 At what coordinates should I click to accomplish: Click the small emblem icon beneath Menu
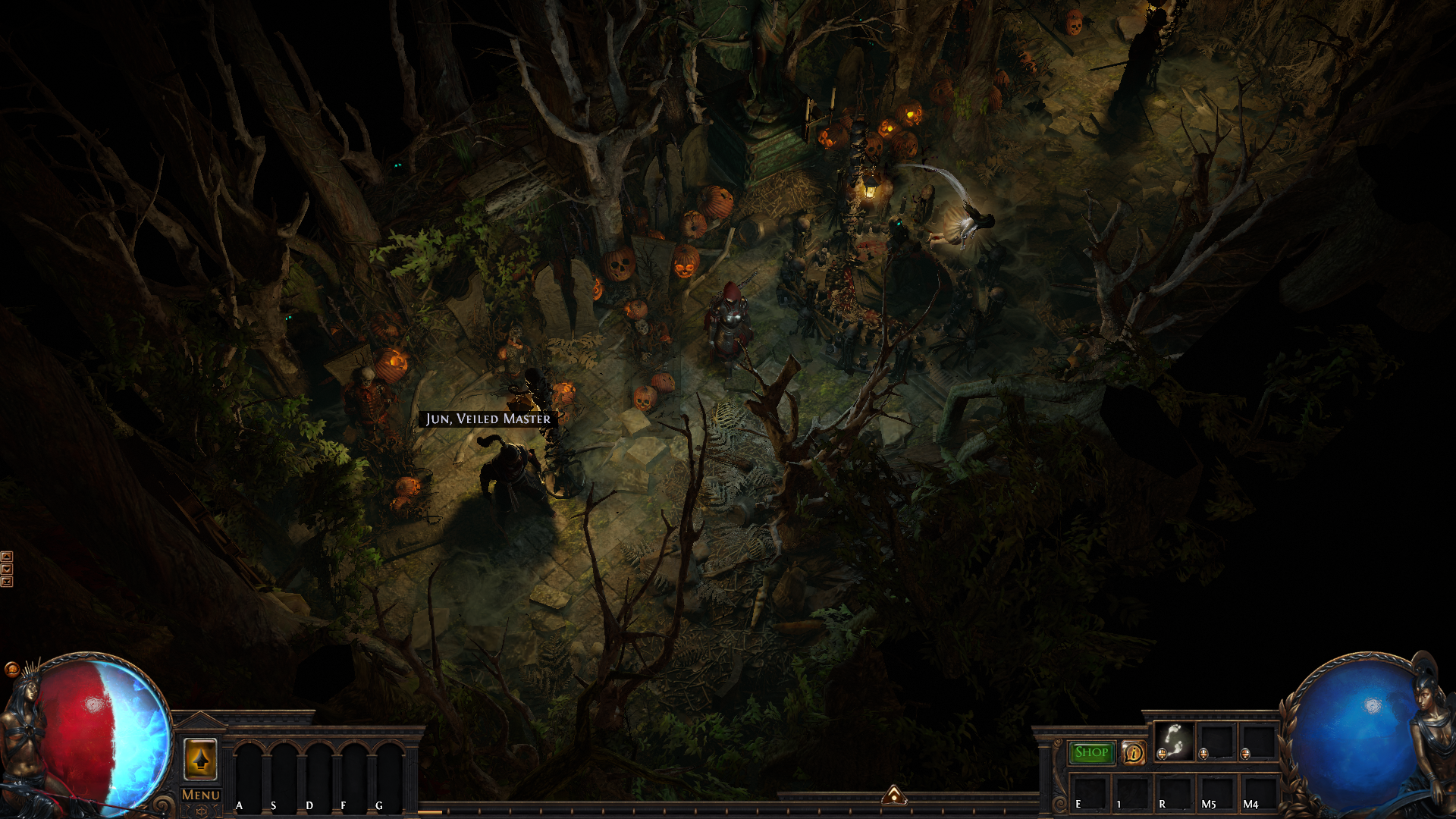point(200,811)
